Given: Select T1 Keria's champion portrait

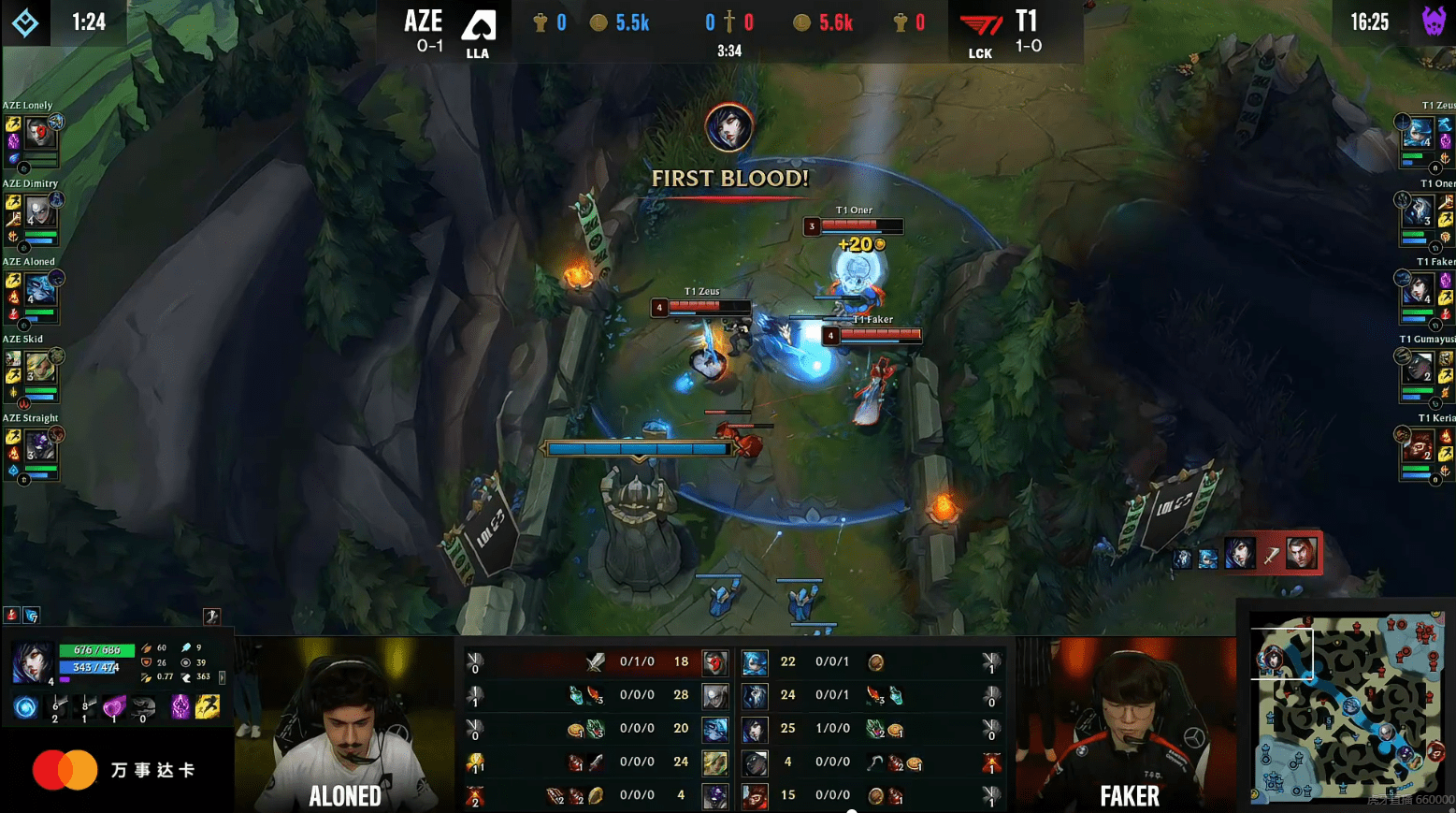Looking at the screenshot, I should tap(1418, 445).
